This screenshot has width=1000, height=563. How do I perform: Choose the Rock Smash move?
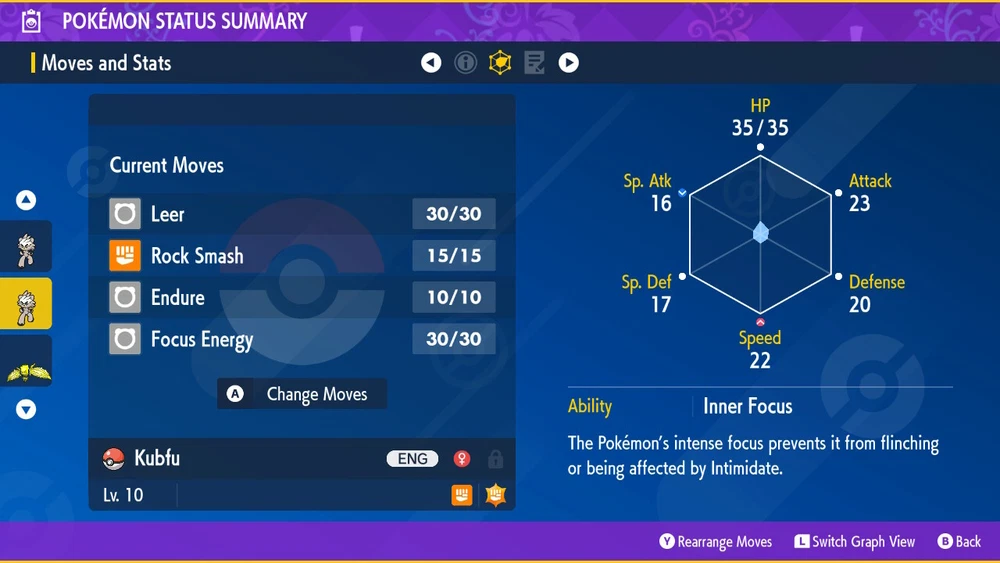pyautogui.click(x=302, y=256)
